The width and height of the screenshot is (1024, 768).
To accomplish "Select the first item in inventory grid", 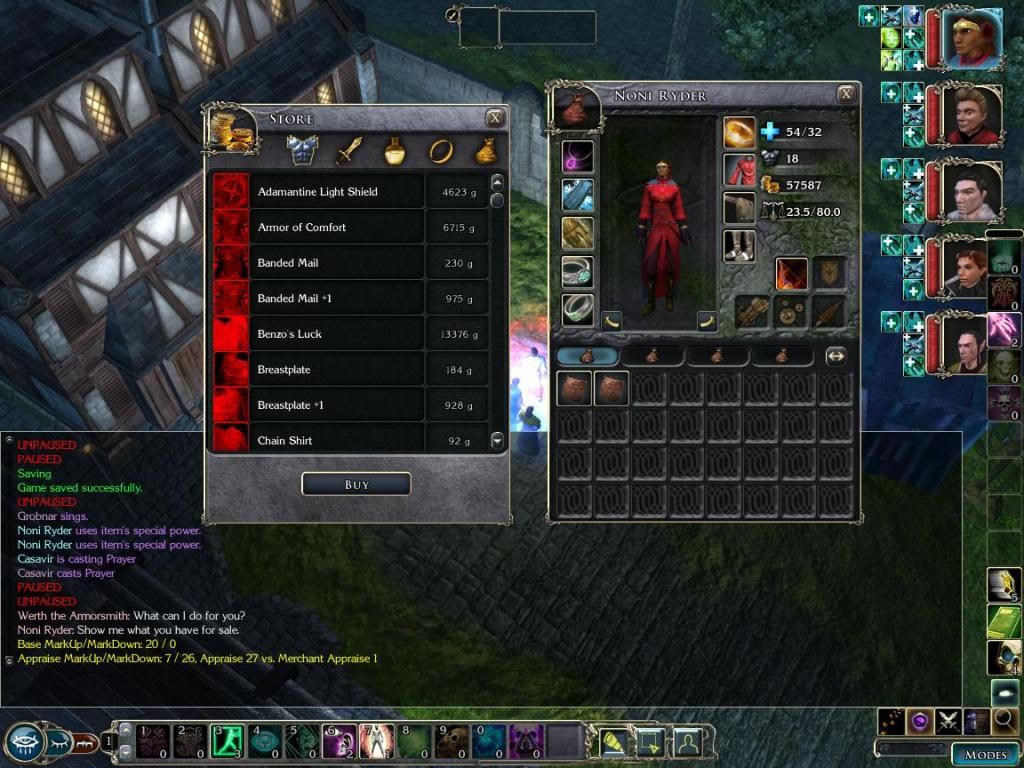I will coord(574,389).
